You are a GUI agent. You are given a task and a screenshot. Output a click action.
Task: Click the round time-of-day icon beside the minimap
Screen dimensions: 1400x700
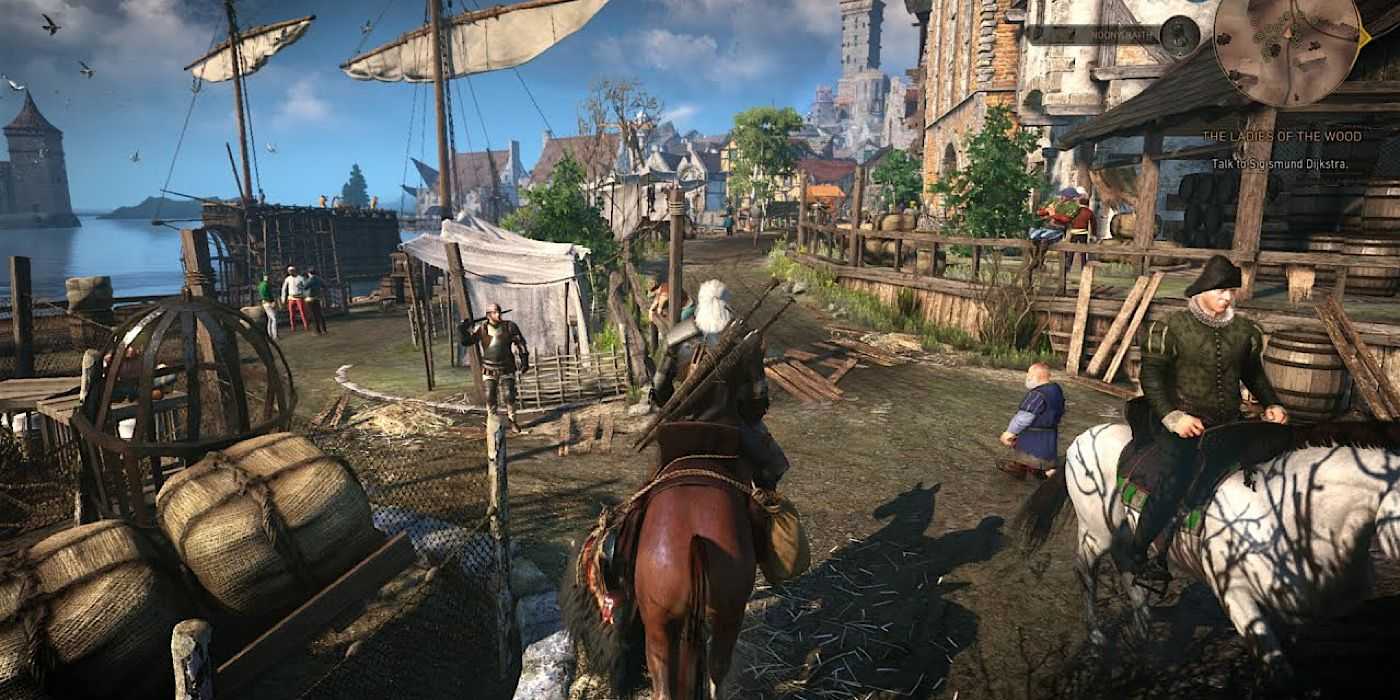[x=1181, y=35]
